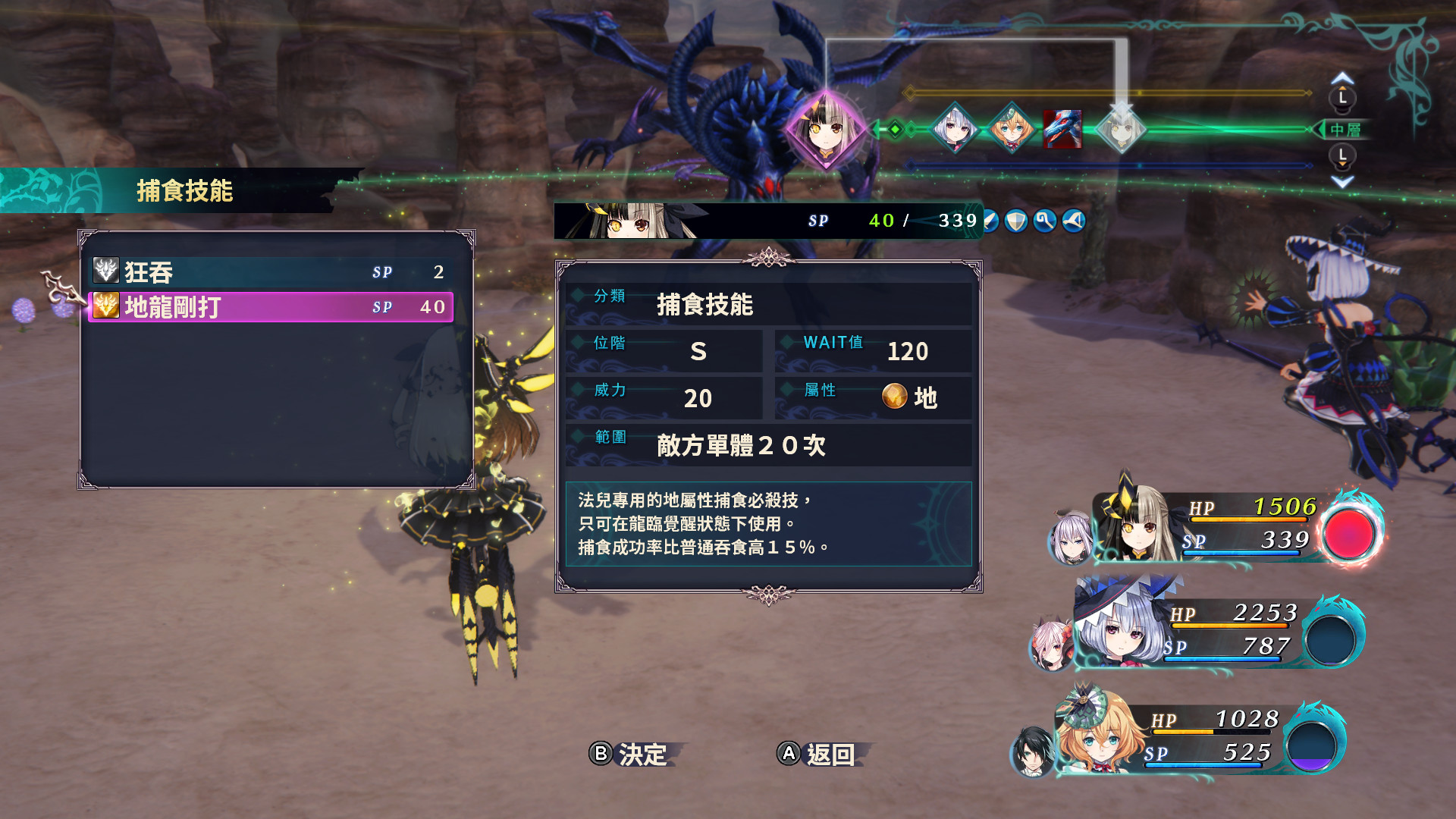Image resolution: width=1456 pixels, height=819 pixels.
Task: Click the shield defend icon
Action: pos(1016,221)
